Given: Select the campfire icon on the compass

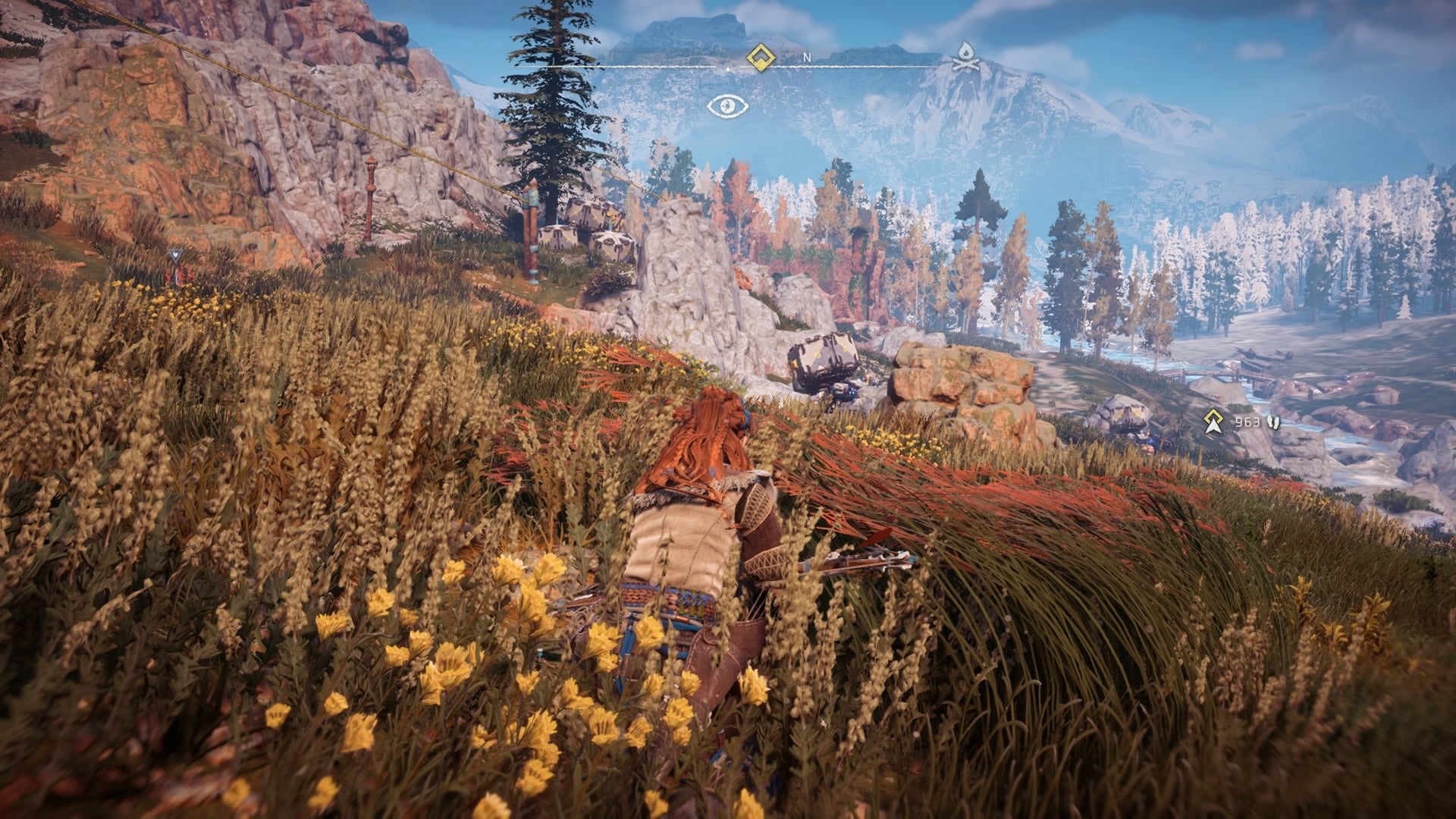Looking at the screenshot, I should 965,56.
